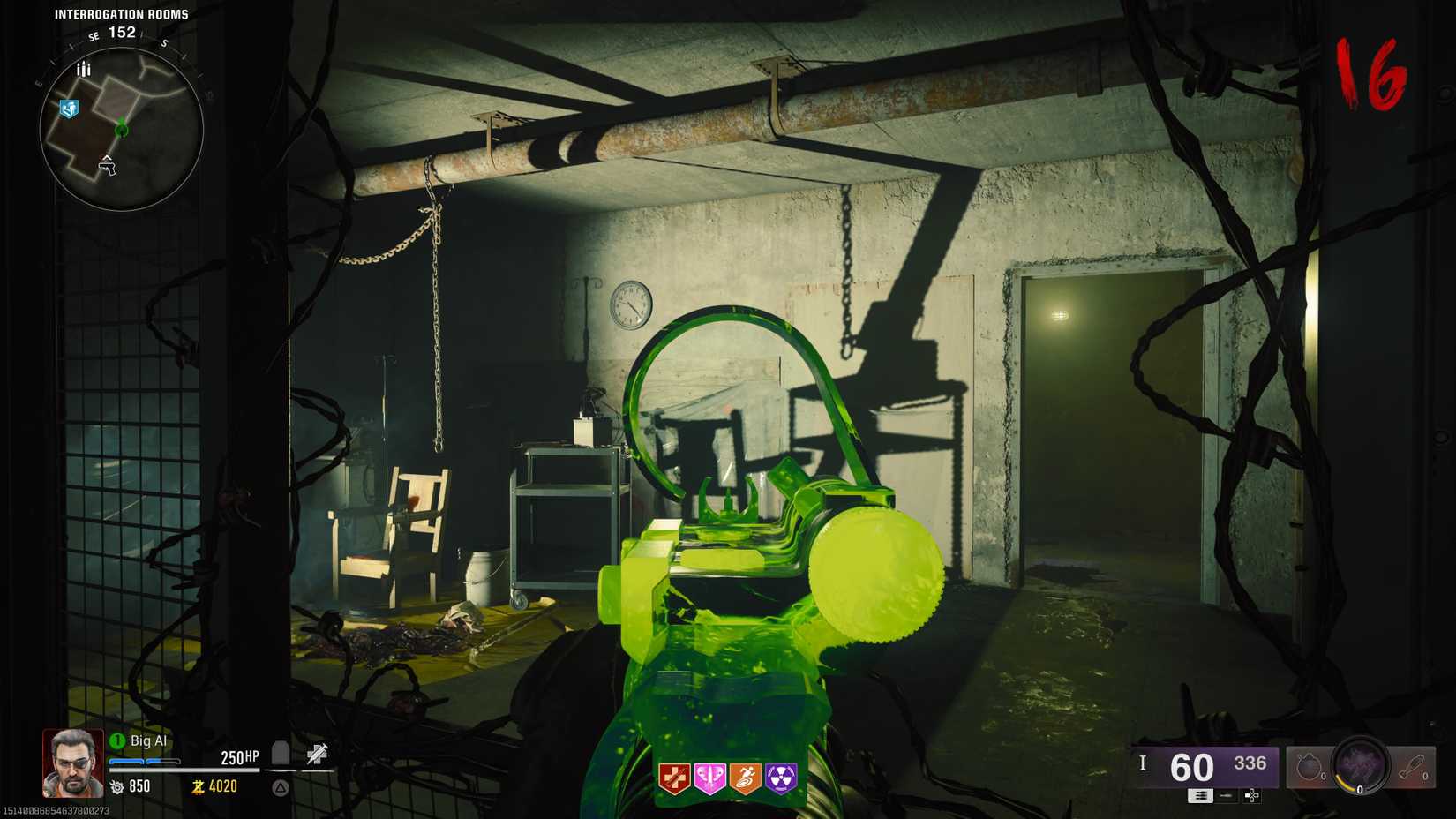Select the first aid syringe icon
Image resolution: width=1456 pixels, height=819 pixels.
[316, 754]
